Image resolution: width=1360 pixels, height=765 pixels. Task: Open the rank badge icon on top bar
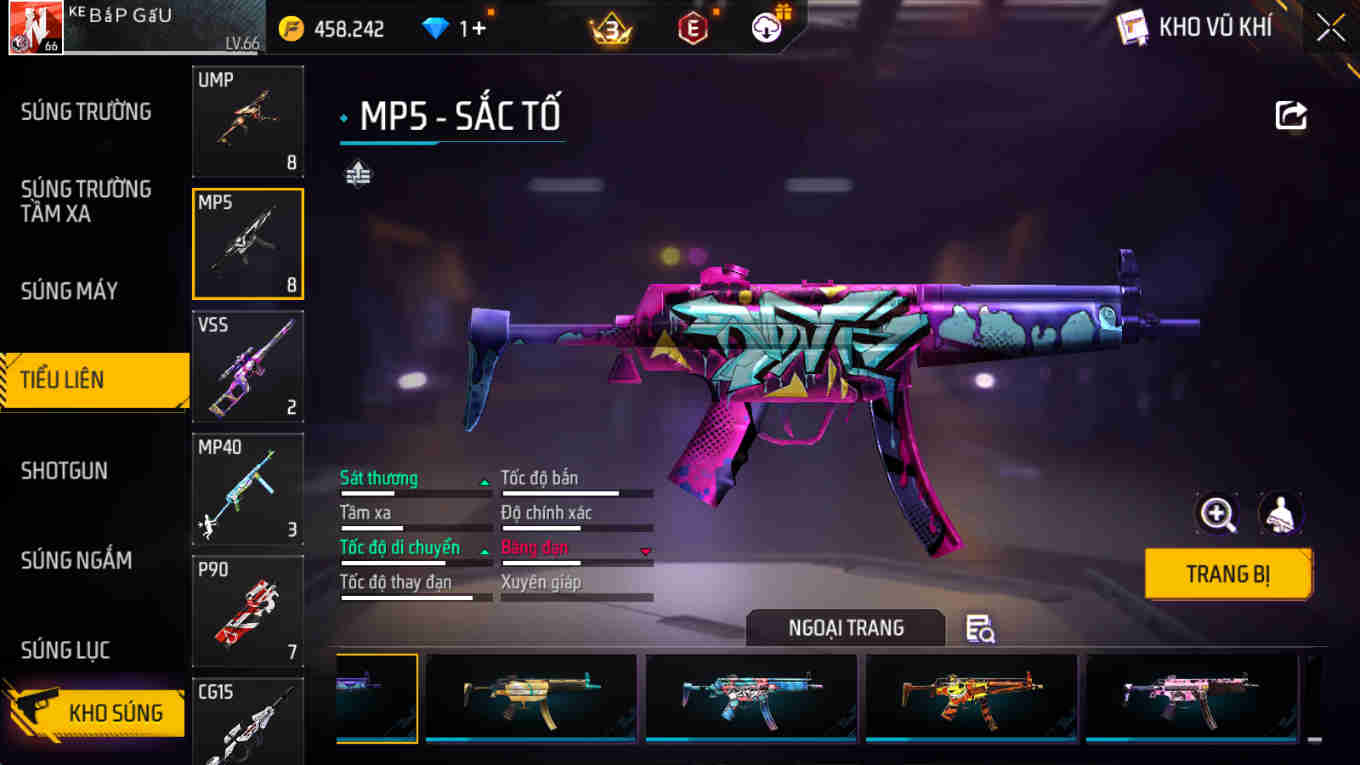click(x=611, y=27)
